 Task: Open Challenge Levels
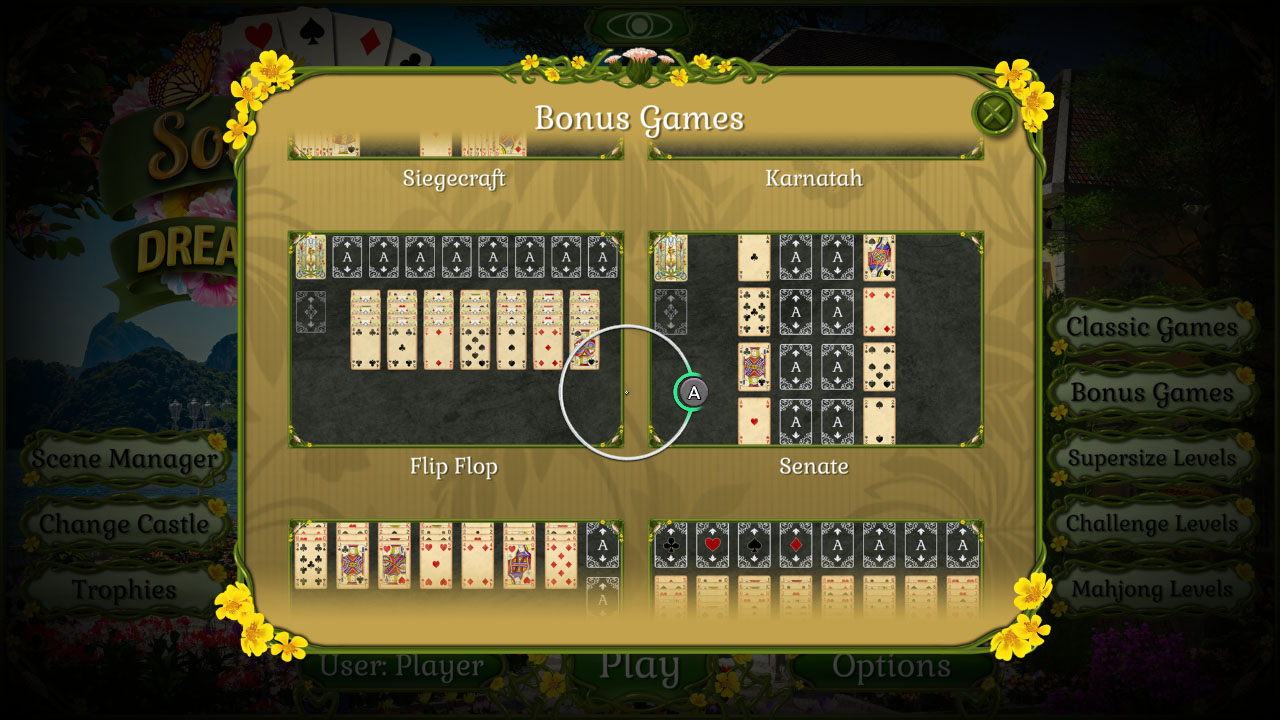point(1151,523)
